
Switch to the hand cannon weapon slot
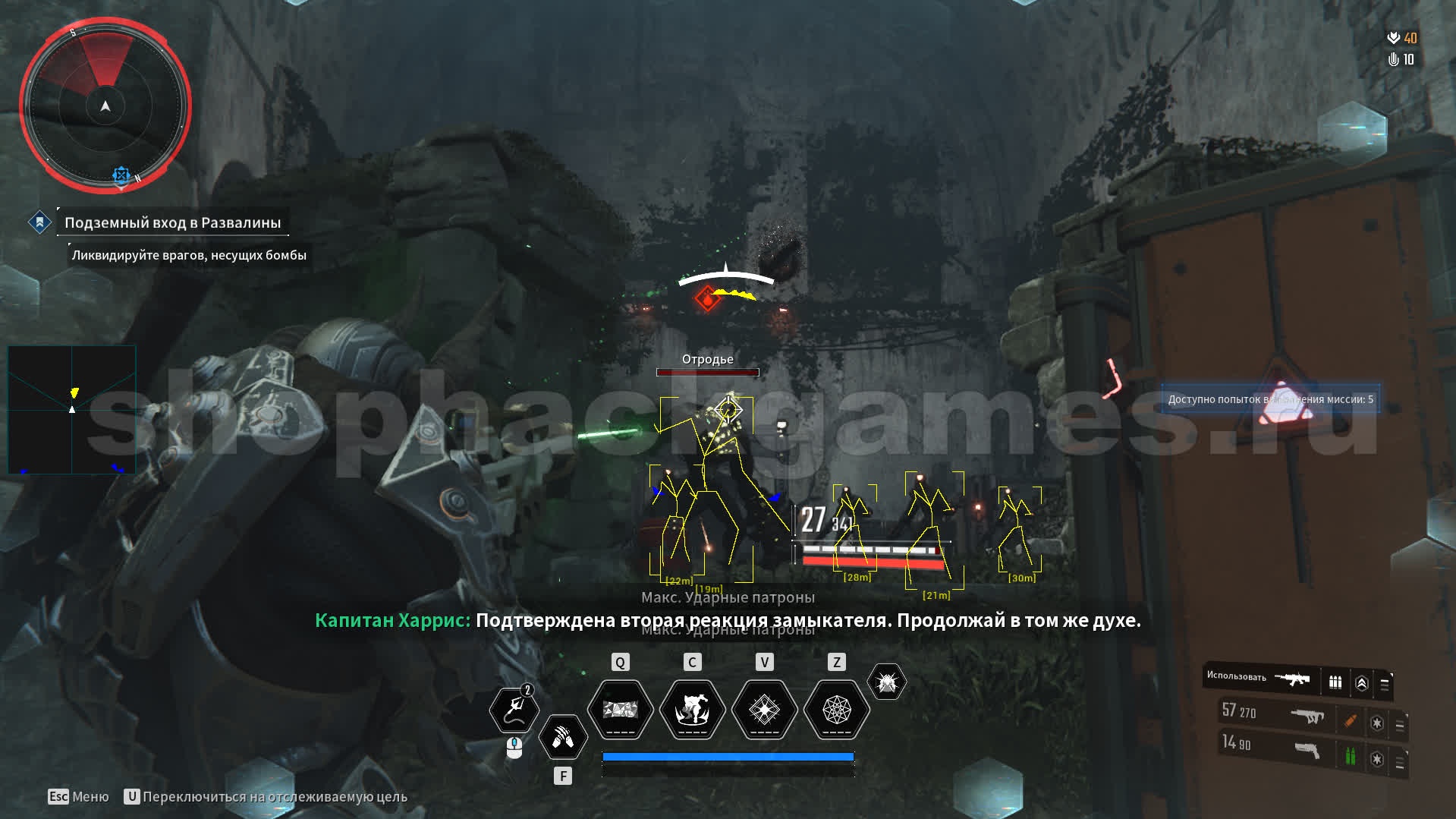(1307, 750)
